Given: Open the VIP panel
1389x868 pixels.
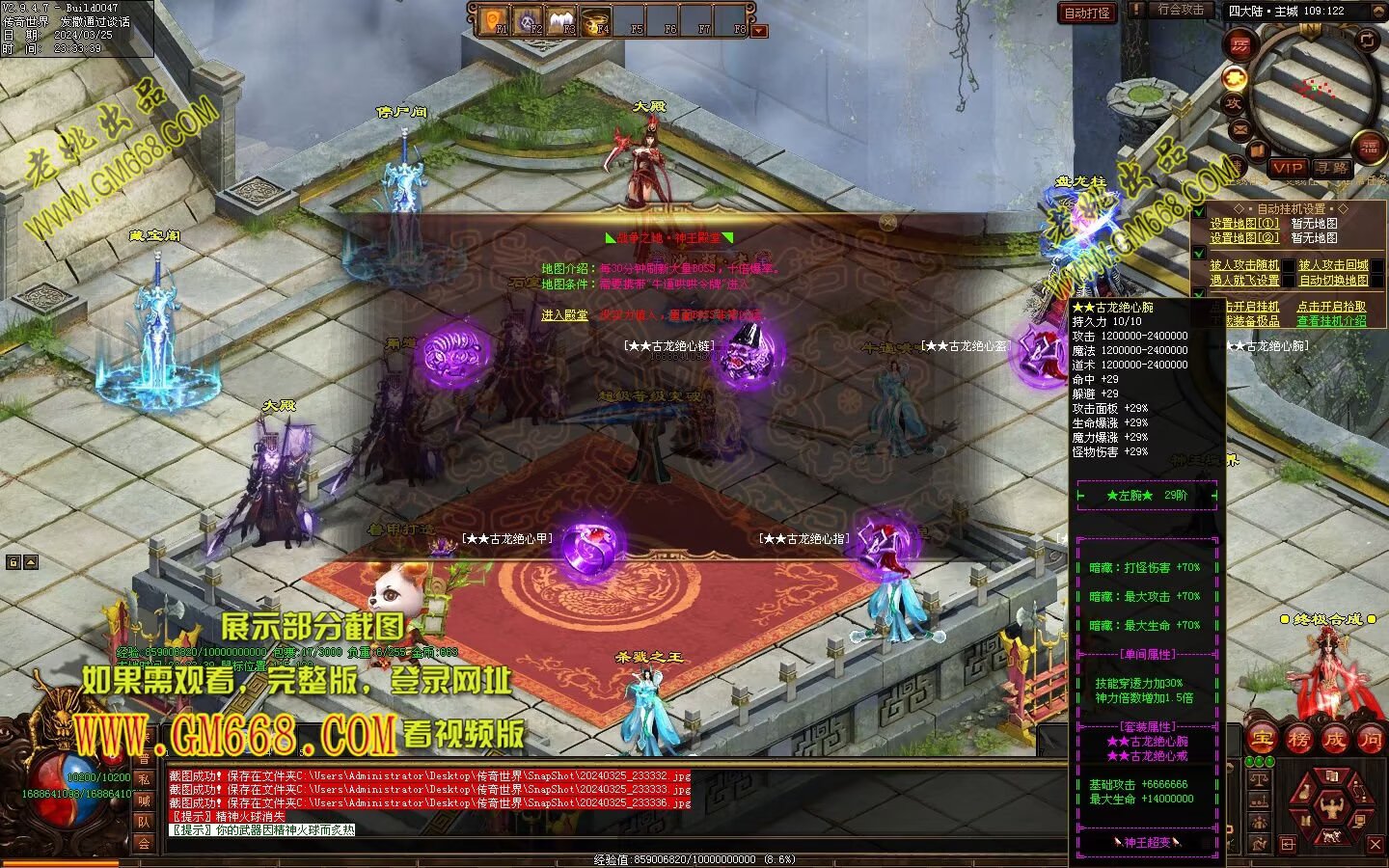Looking at the screenshot, I should pyautogui.click(x=1287, y=168).
